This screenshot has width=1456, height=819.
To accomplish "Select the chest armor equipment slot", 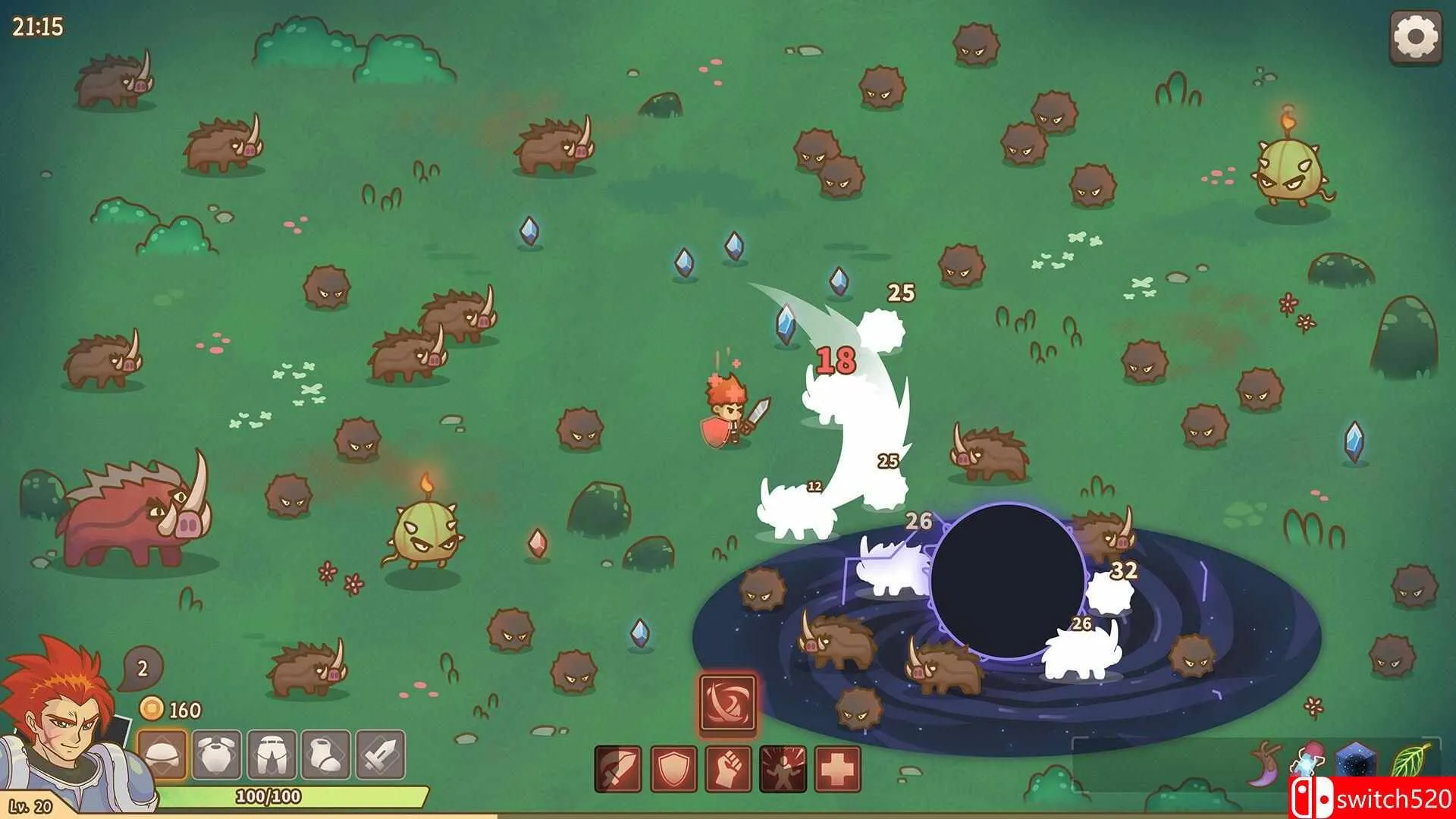I will [x=217, y=755].
